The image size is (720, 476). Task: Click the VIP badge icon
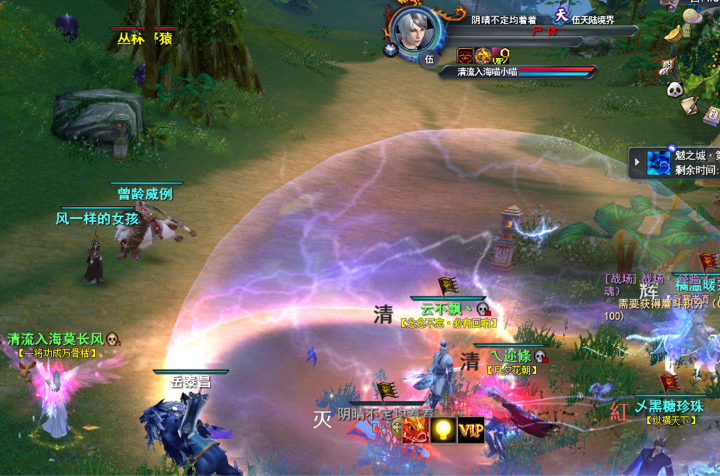click(x=470, y=430)
